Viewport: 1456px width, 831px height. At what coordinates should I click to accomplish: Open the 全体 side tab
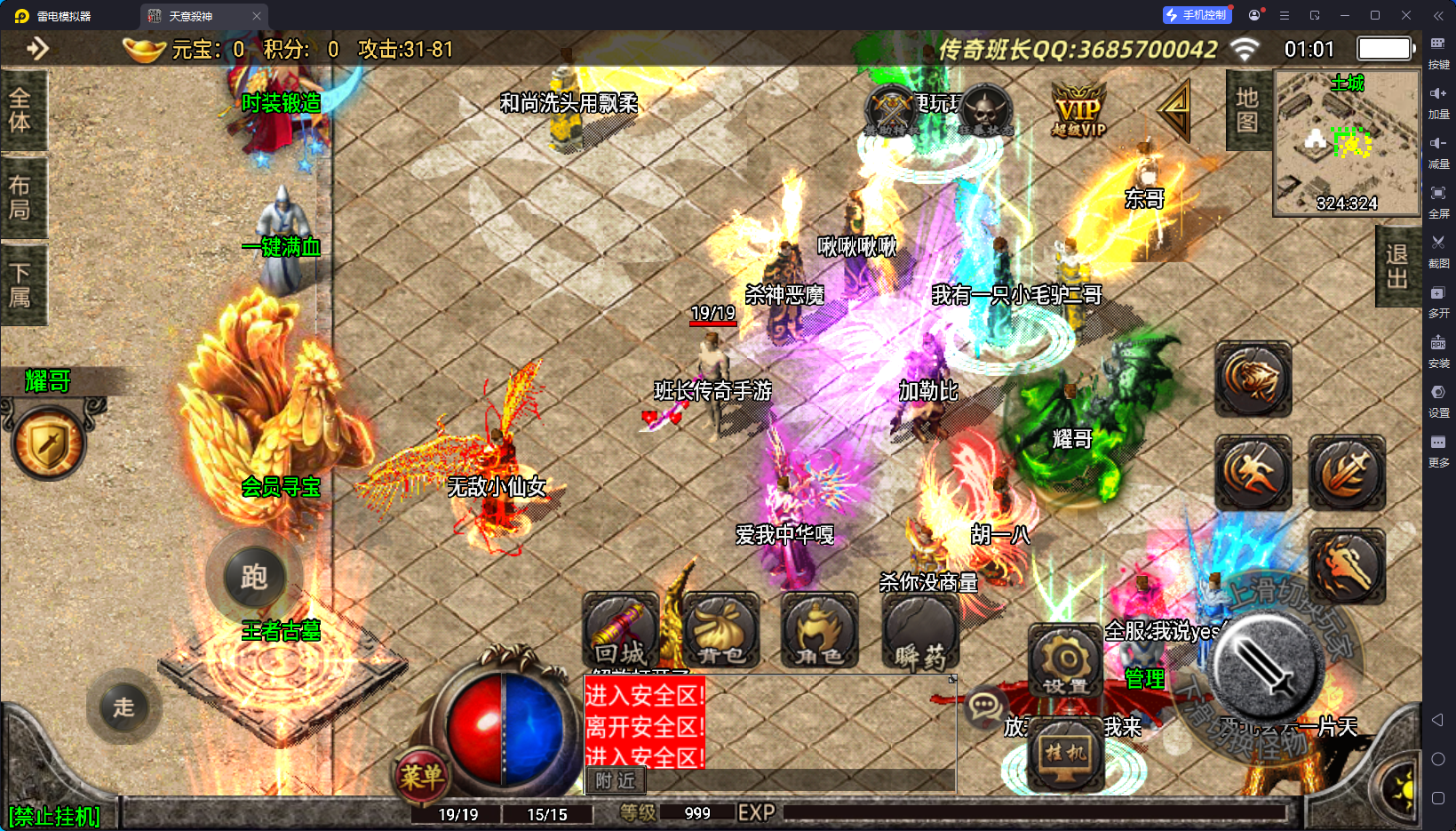pyautogui.click(x=20, y=110)
